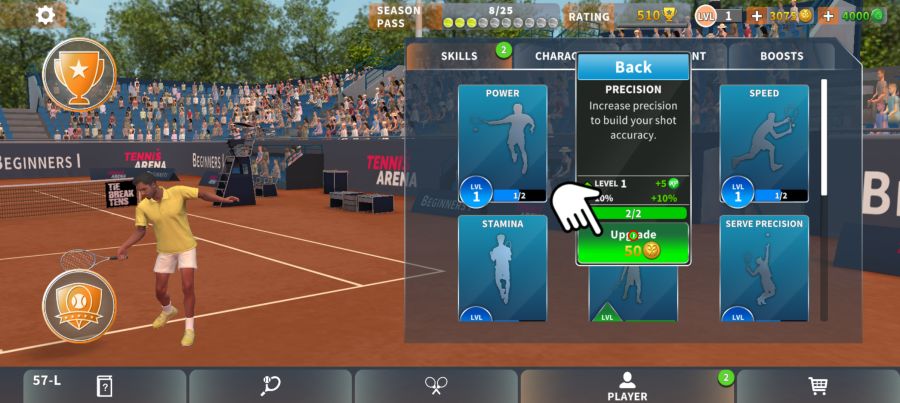
Task: Tap the trophy star button
Action: pyautogui.click(x=79, y=72)
